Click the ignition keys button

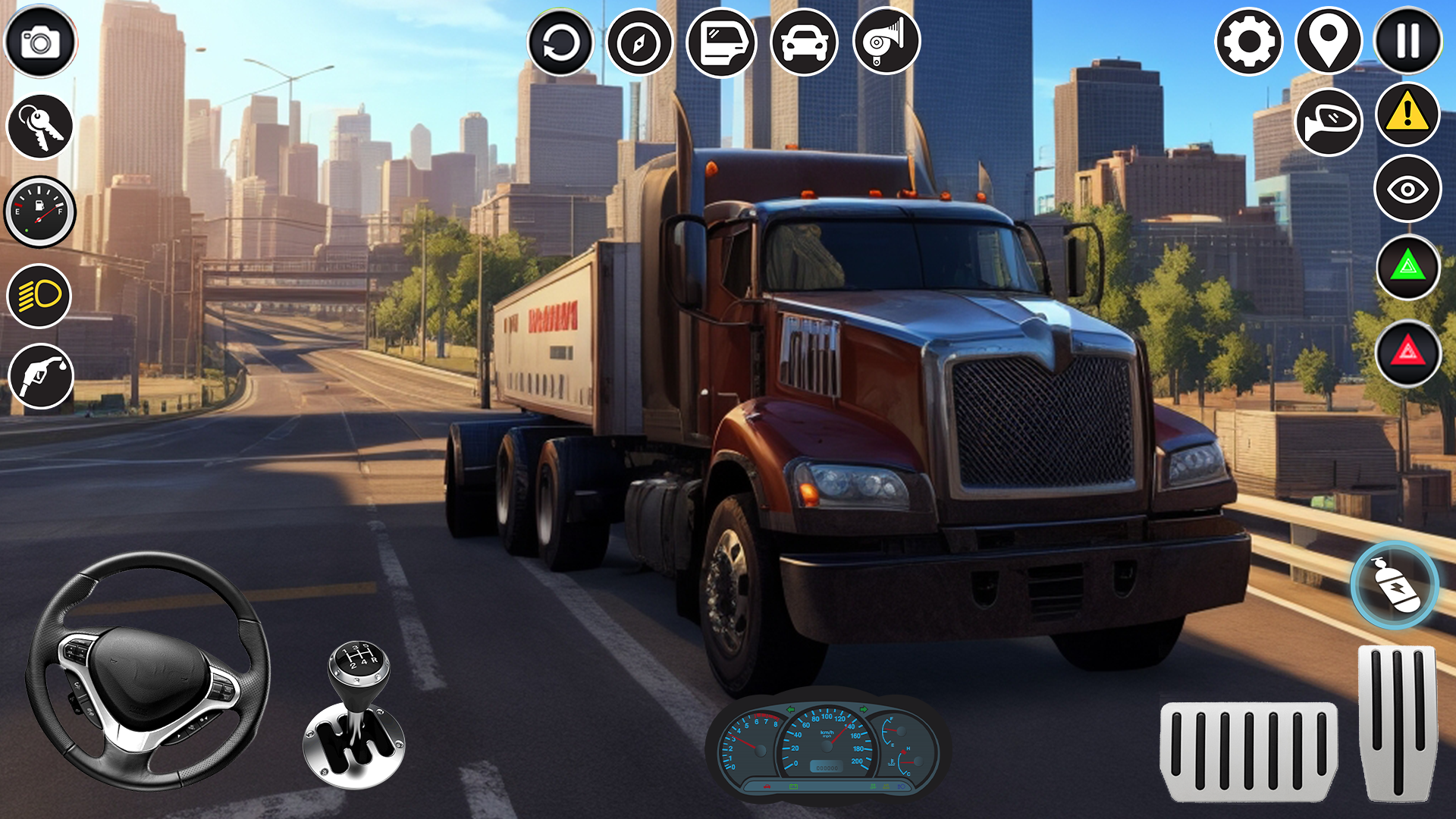click(x=40, y=127)
